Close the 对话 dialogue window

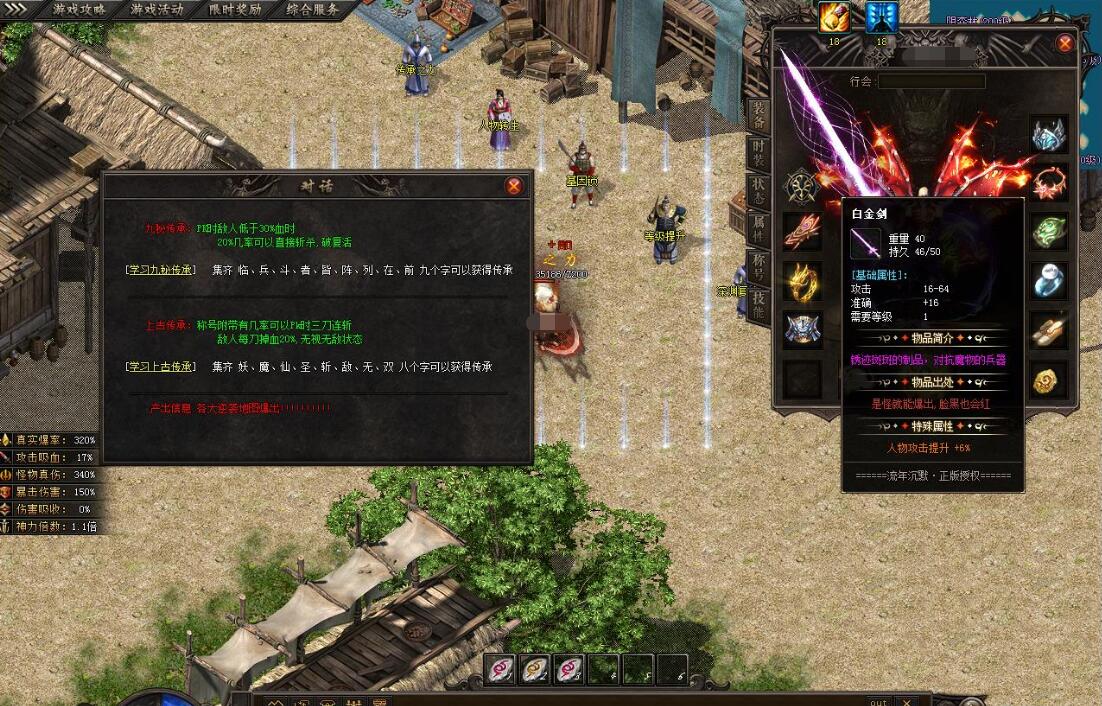pos(514,186)
